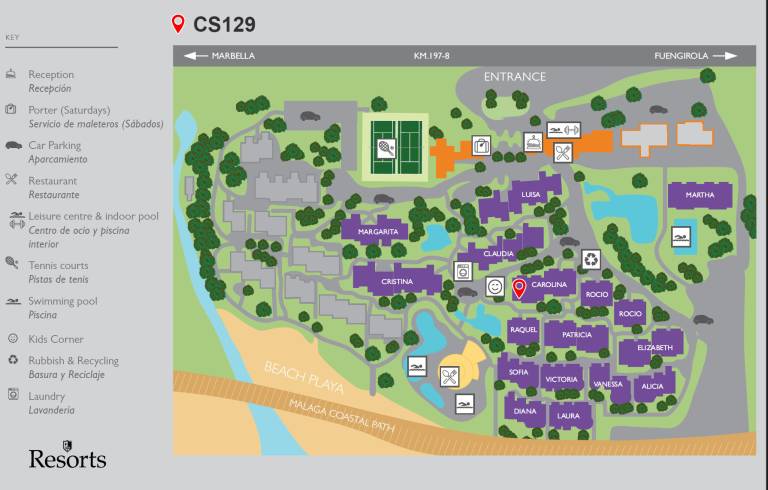The image size is (768, 490).
Task: Choose Rubbish & Recycling in the legend
Action: [73, 361]
